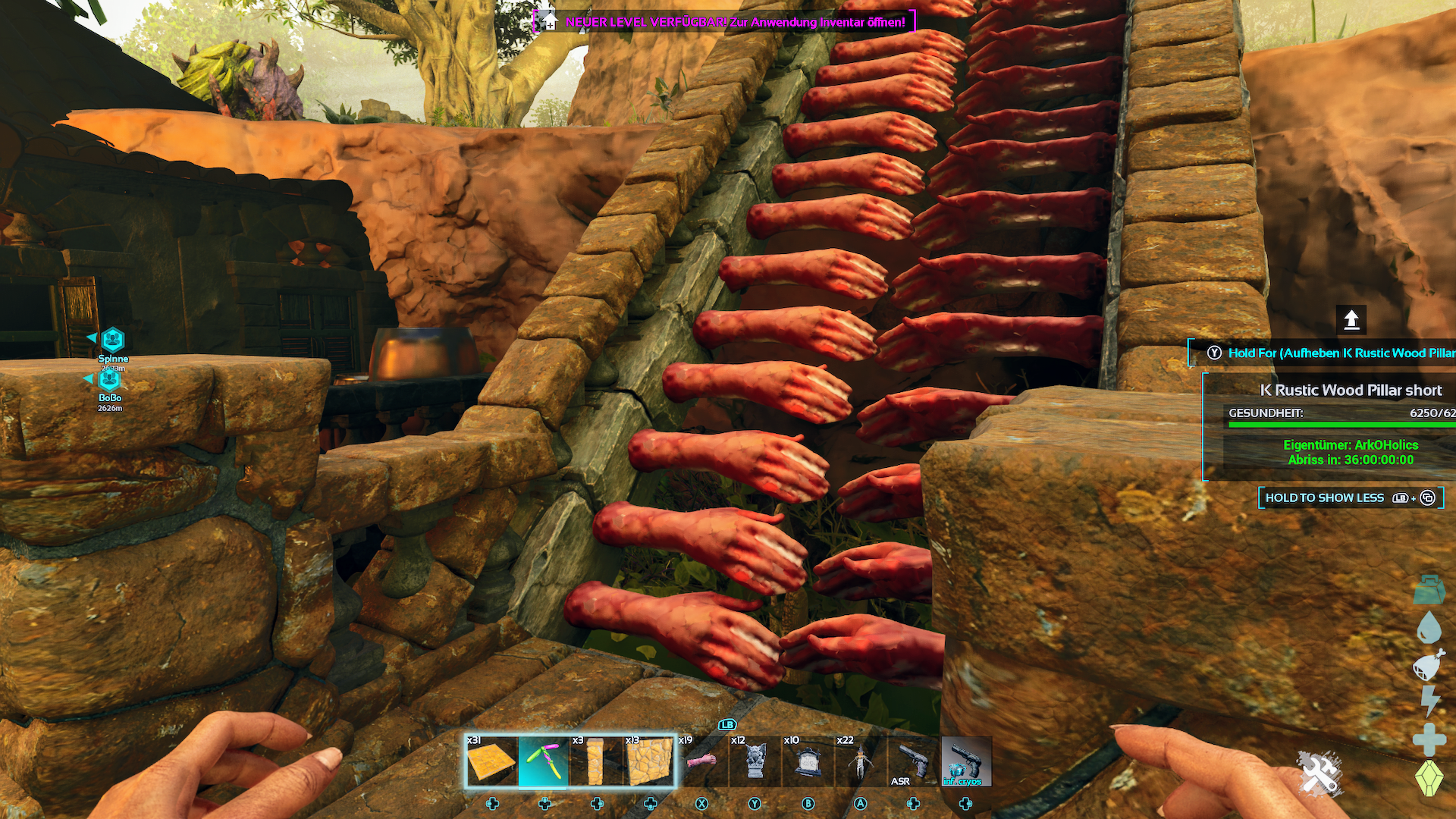Choose the gargoyle statue hotbar slot
Viewport: 1456px width, 819px height.
[755, 761]
